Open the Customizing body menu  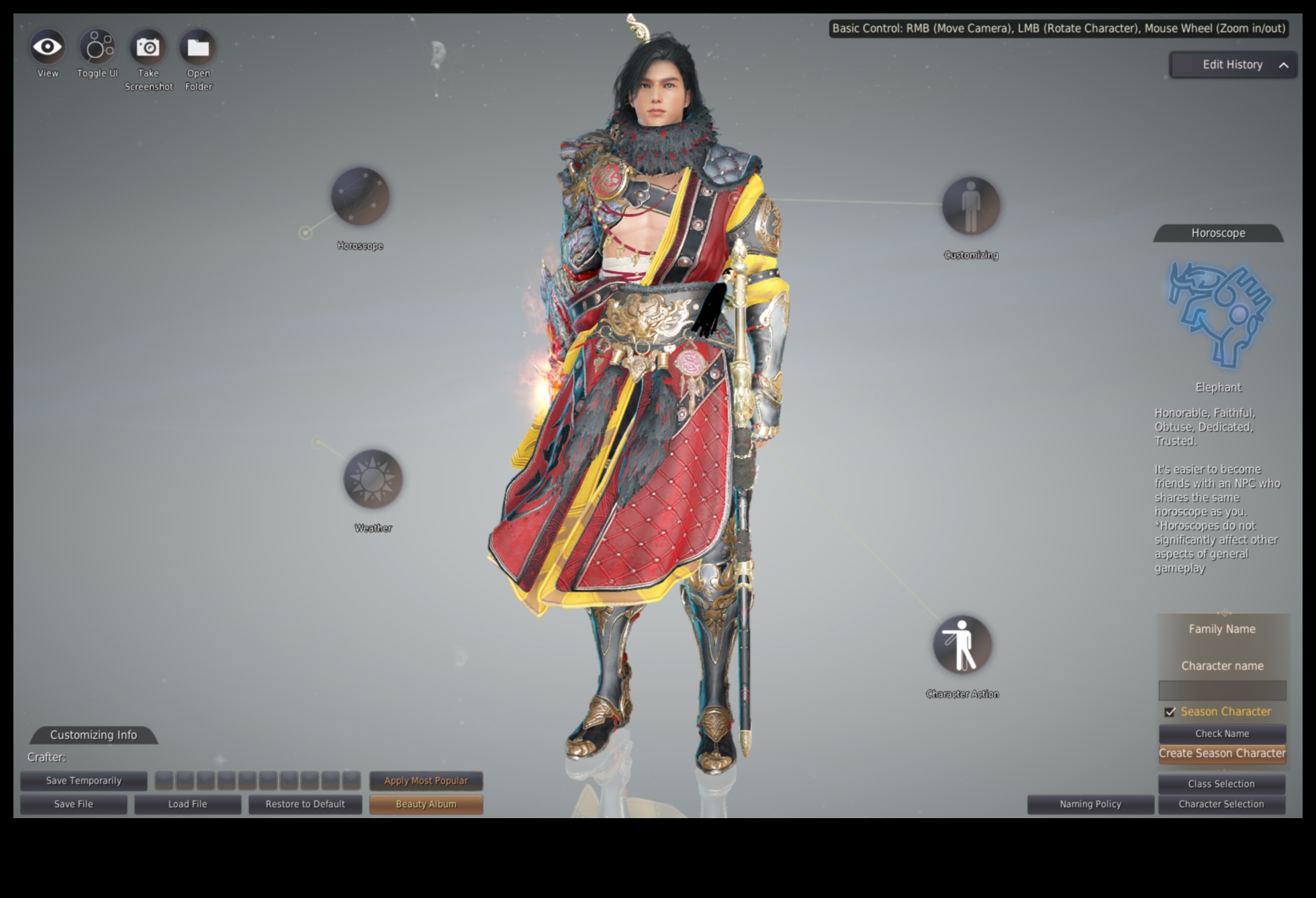point(971,206)
